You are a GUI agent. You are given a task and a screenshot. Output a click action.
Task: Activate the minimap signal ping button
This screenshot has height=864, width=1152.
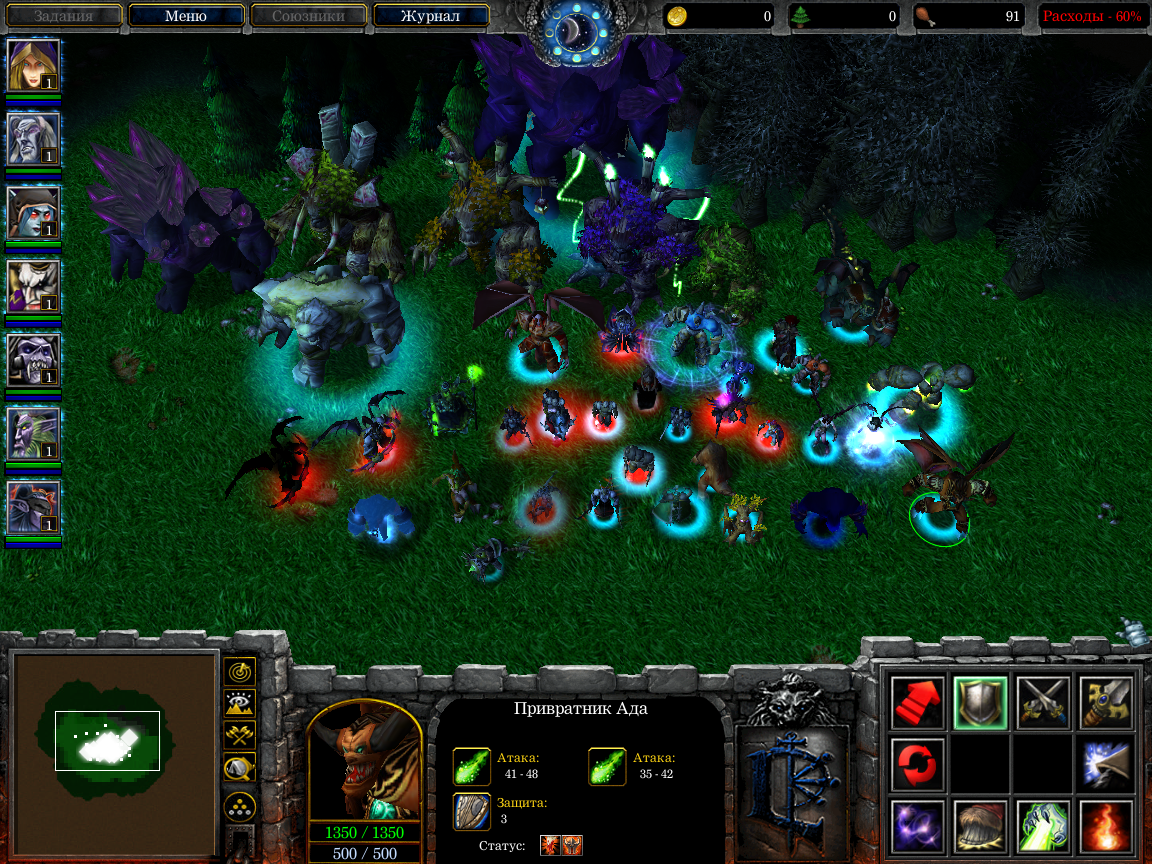click(240, 671)
